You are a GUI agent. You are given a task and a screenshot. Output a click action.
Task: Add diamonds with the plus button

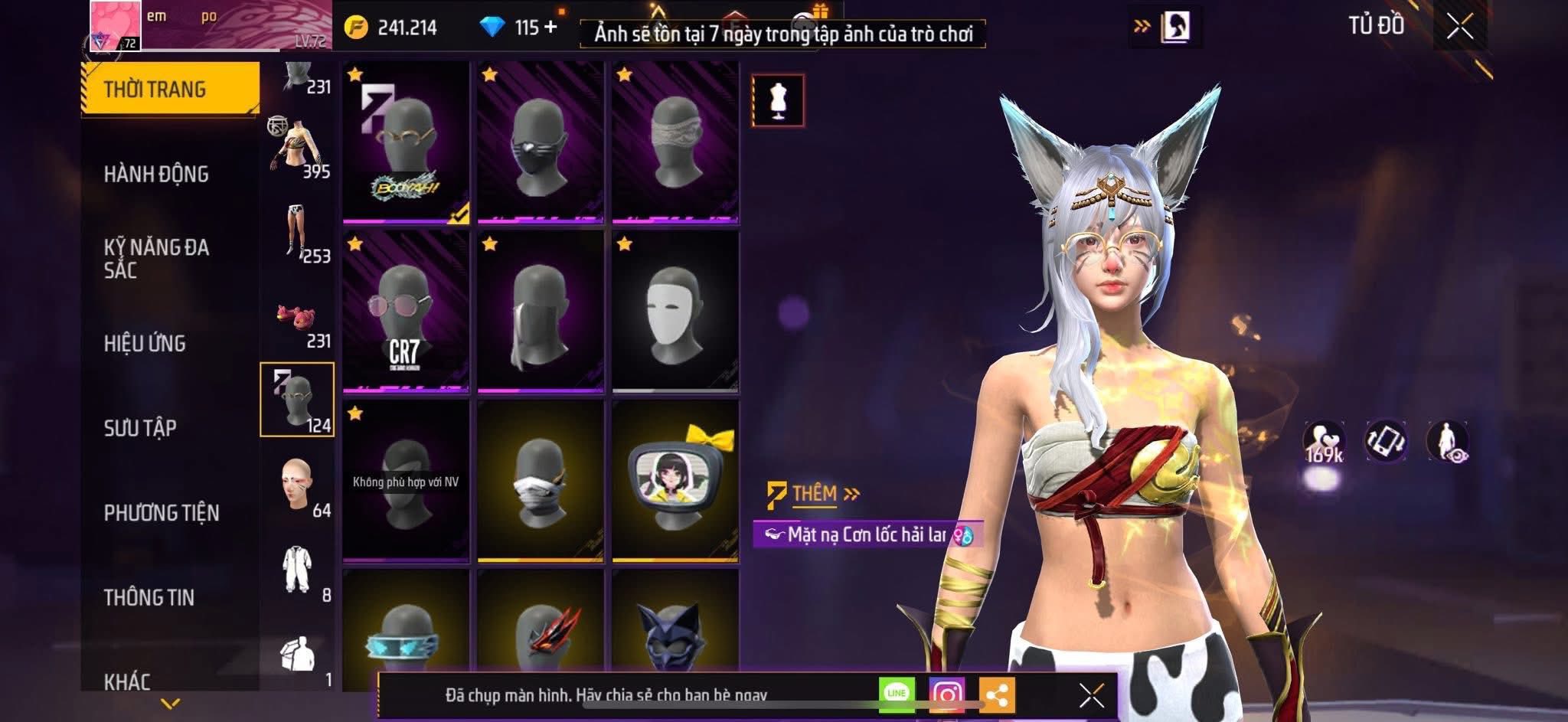[550, 28]
